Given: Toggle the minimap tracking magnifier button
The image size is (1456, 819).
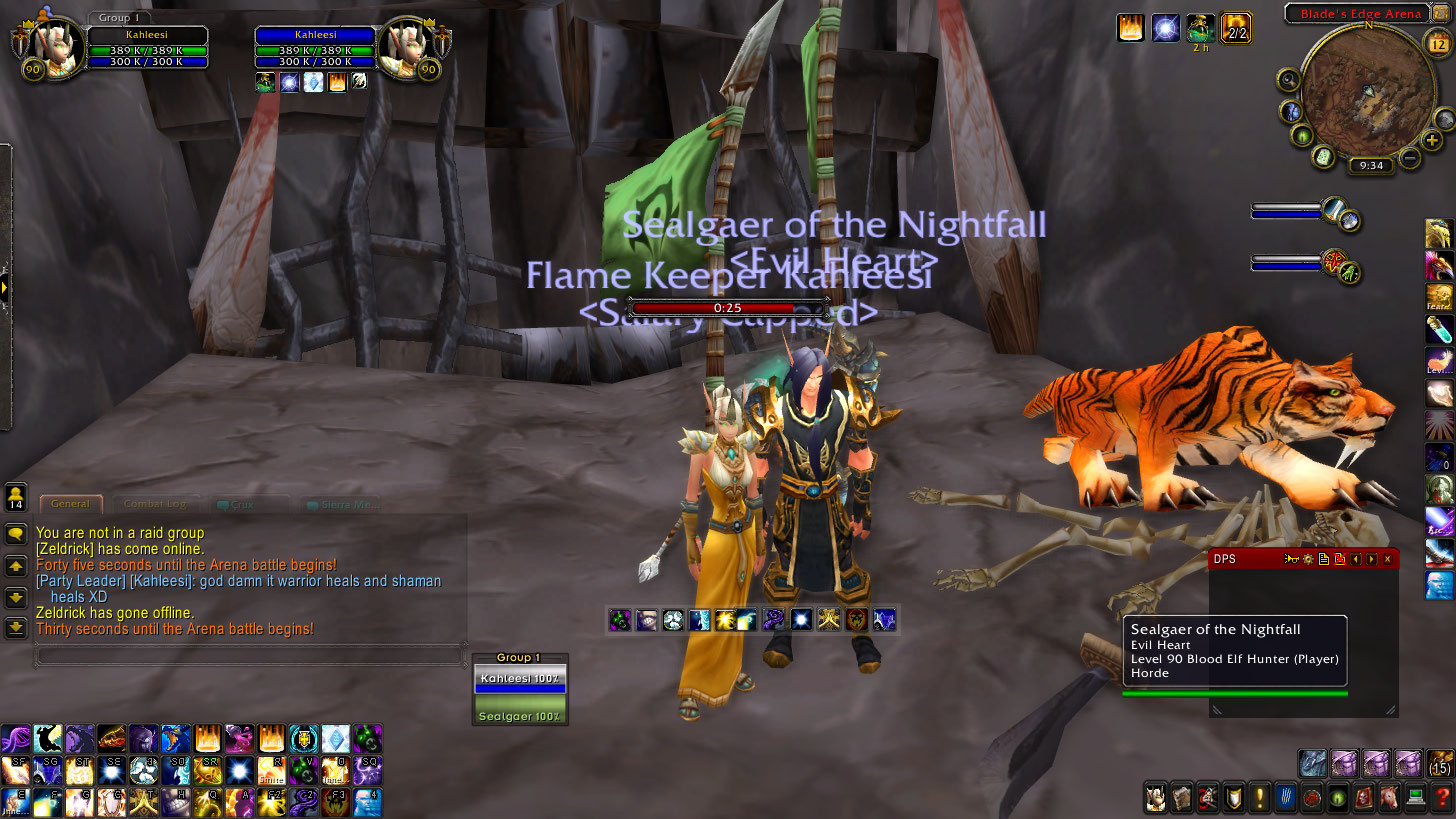Looking at the screenshot, I should (1288, 80).
